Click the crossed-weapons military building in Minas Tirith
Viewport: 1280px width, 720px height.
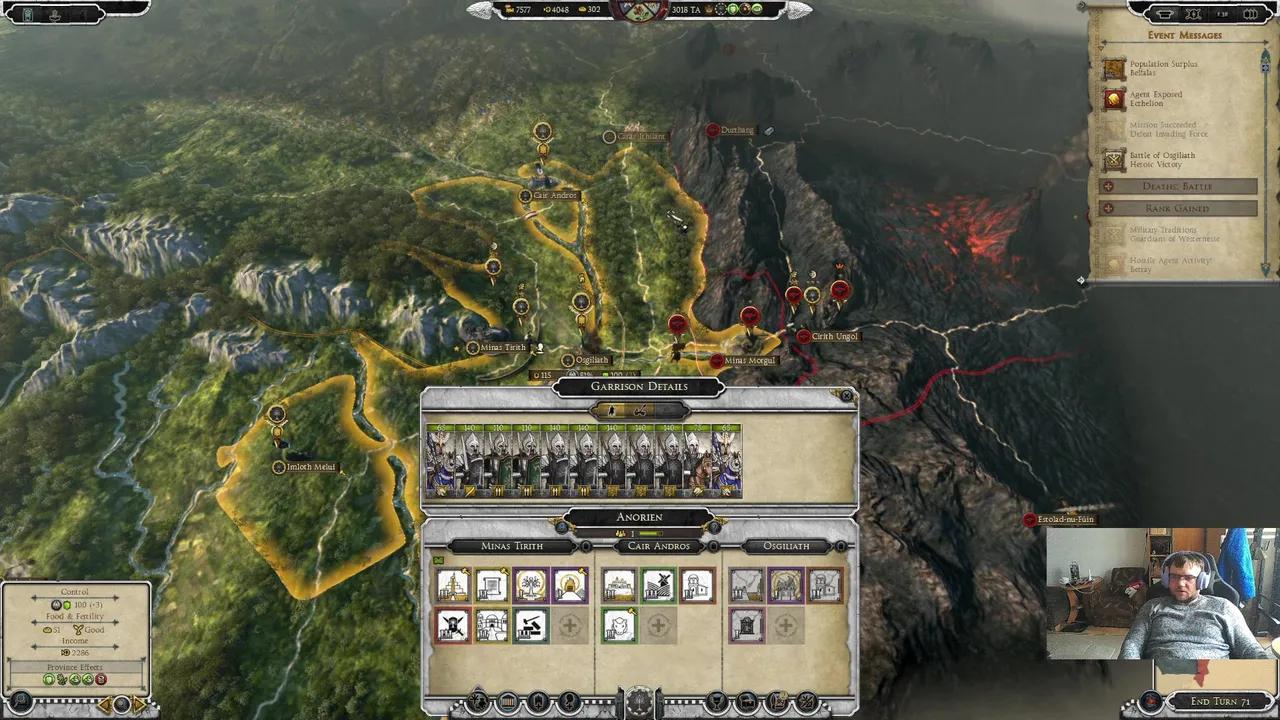pos(453,626)
